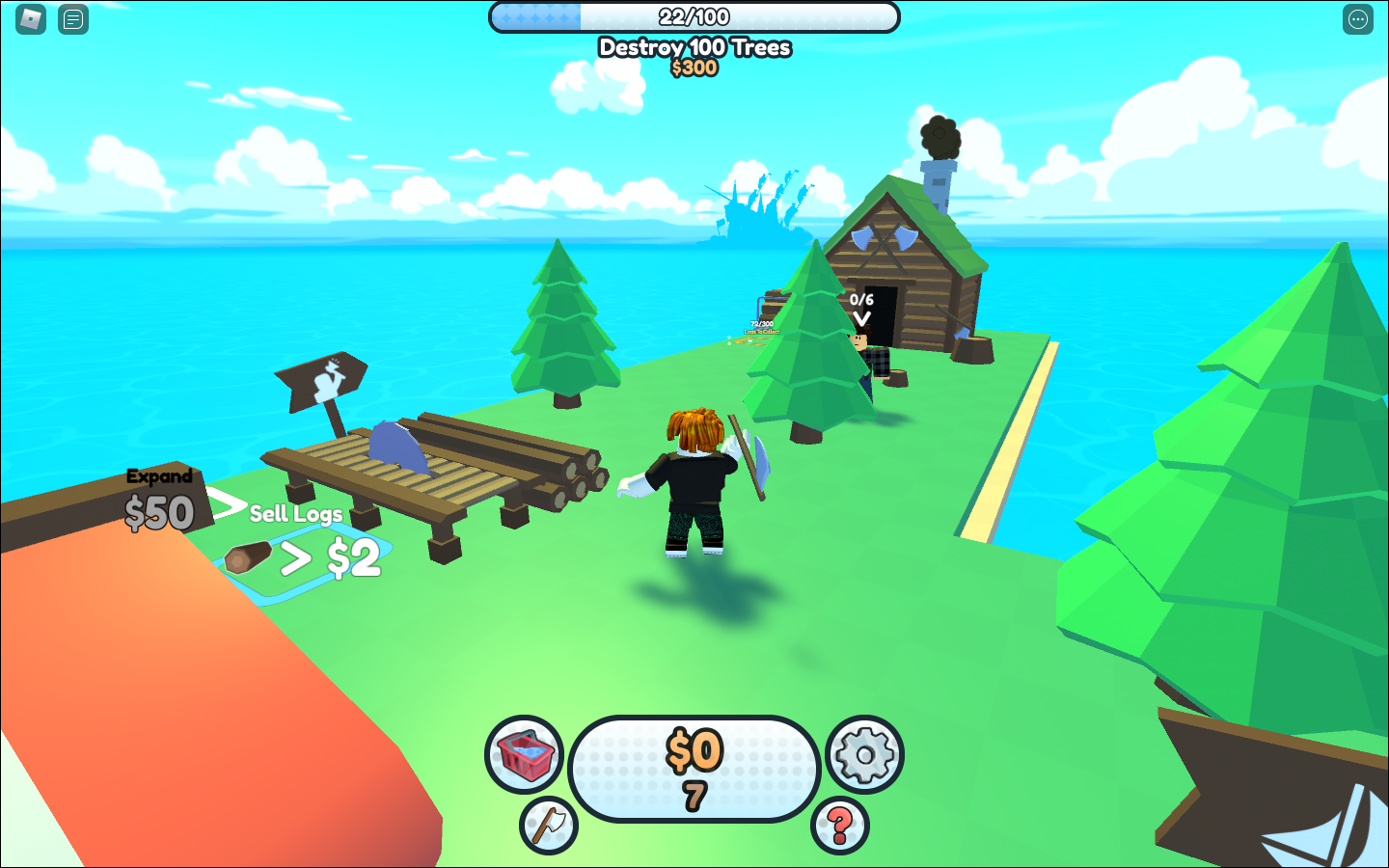Image resolution: width=1389 pixels, height=868 pixels.
Task: Open the settings gear
Action: coord(865,753)
